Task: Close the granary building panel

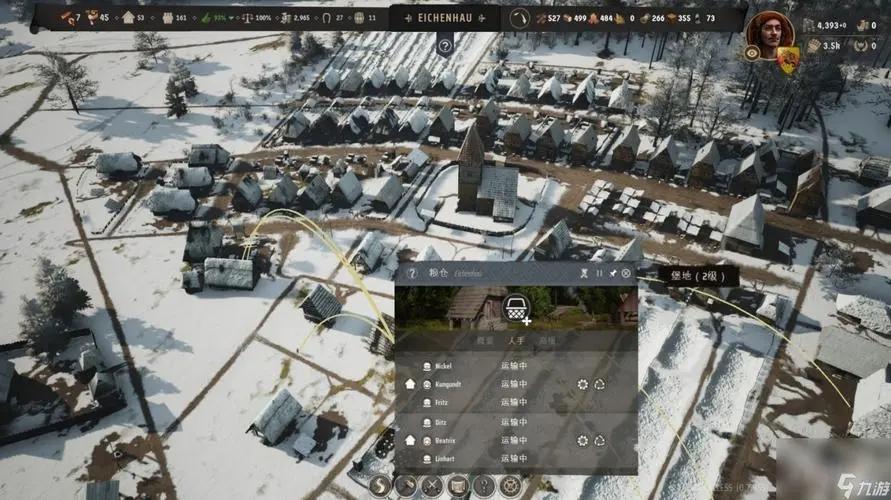Action: coord(626,273)
